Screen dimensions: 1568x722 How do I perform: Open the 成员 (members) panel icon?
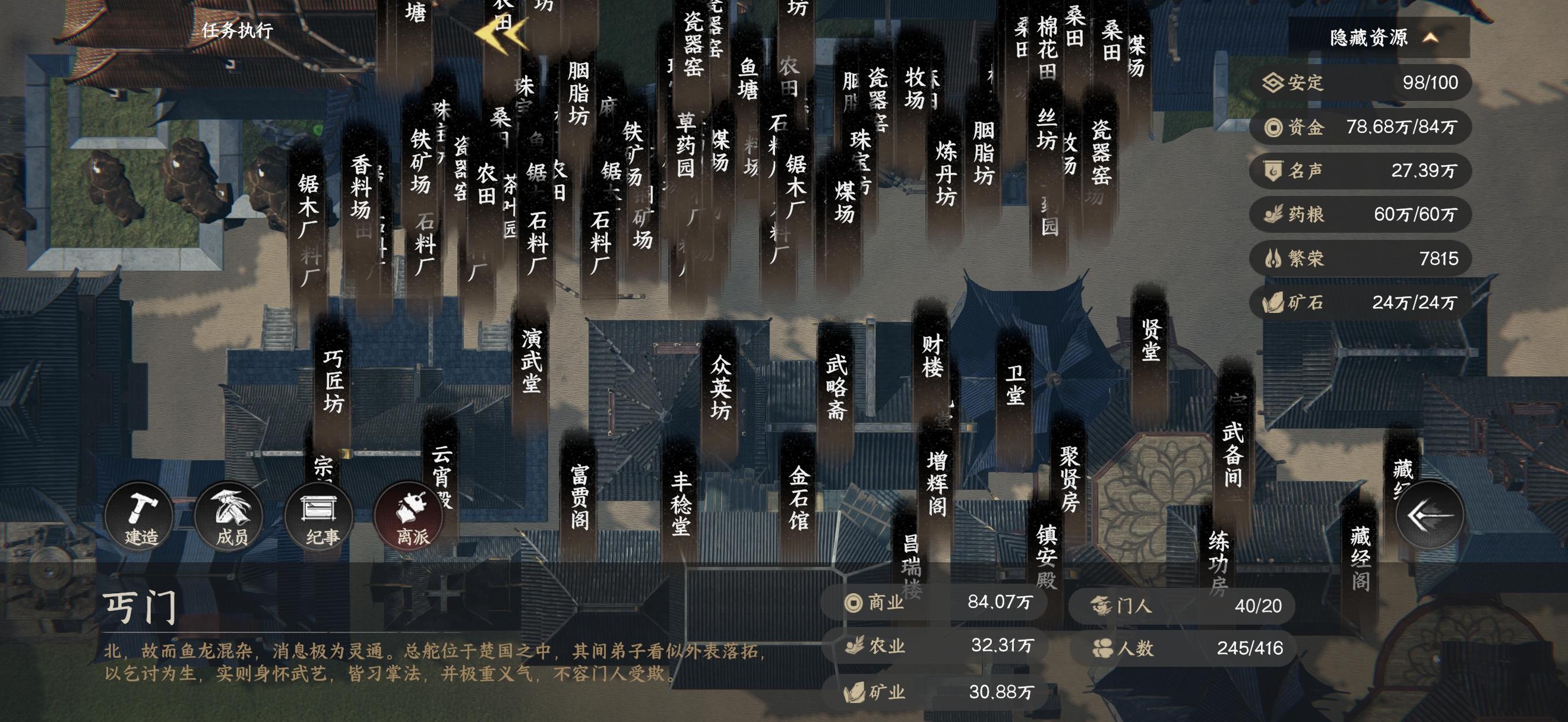coord(228,516)
